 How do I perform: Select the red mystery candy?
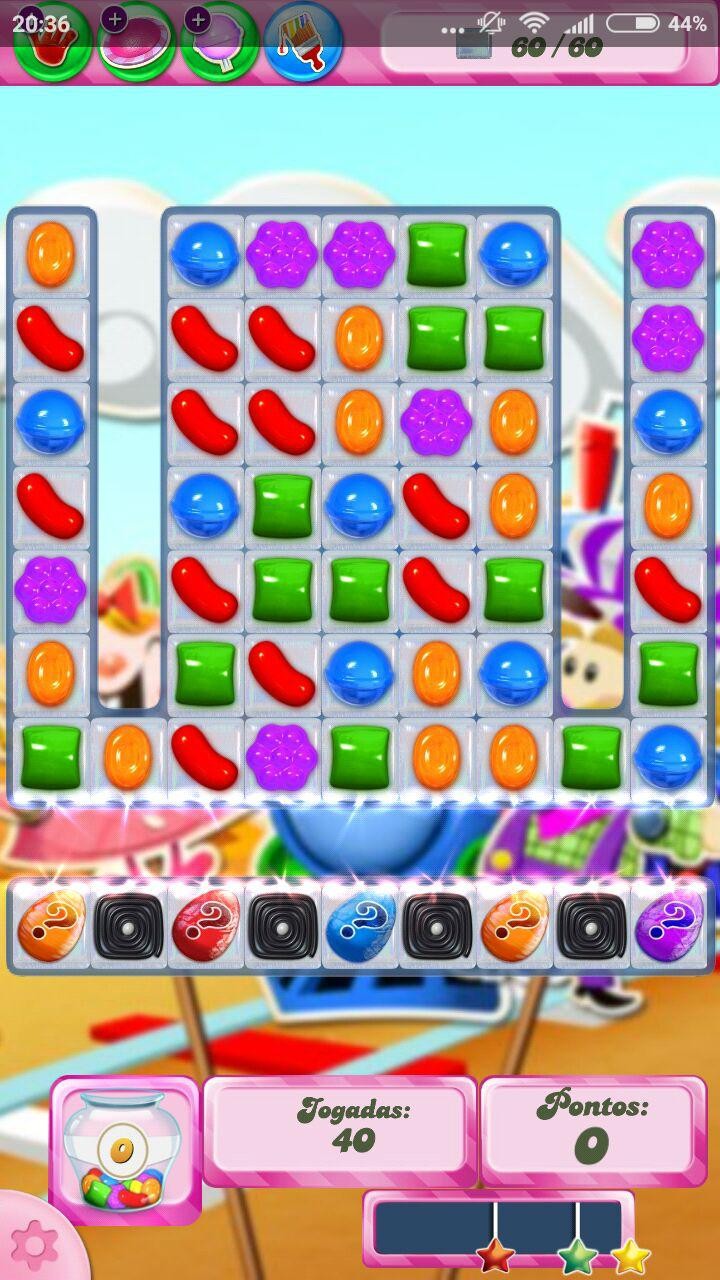[x=206, y=926]
